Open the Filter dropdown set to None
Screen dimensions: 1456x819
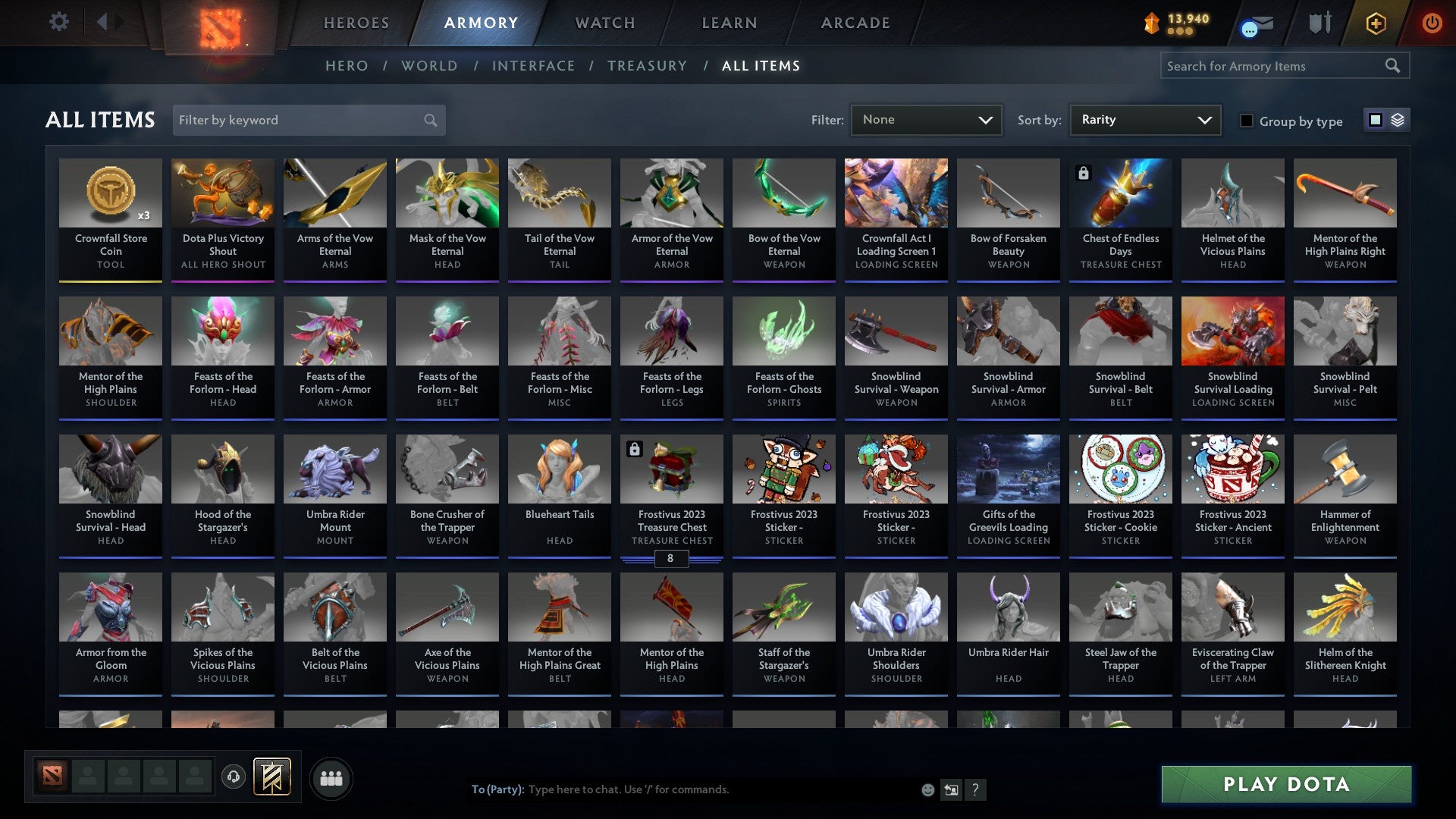[926, 119]
